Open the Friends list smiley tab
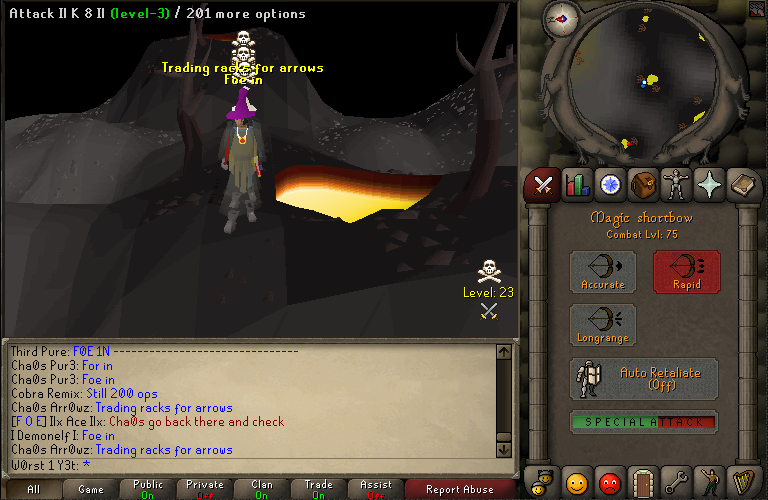The image size is (768, 500). pyautogui.click(x=577, y=482)
